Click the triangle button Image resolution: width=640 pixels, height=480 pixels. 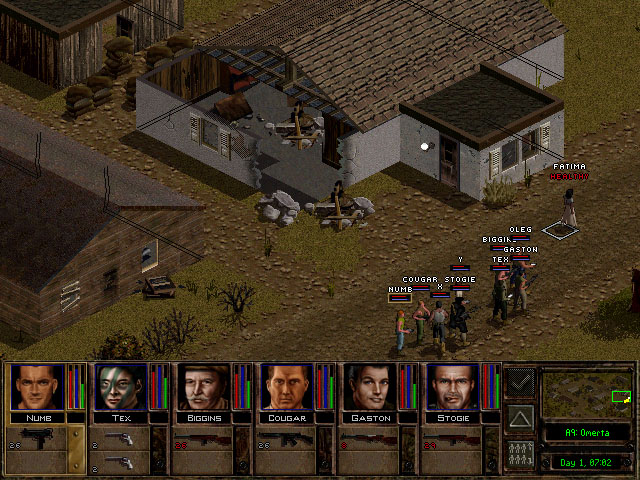tap(520, 416)
